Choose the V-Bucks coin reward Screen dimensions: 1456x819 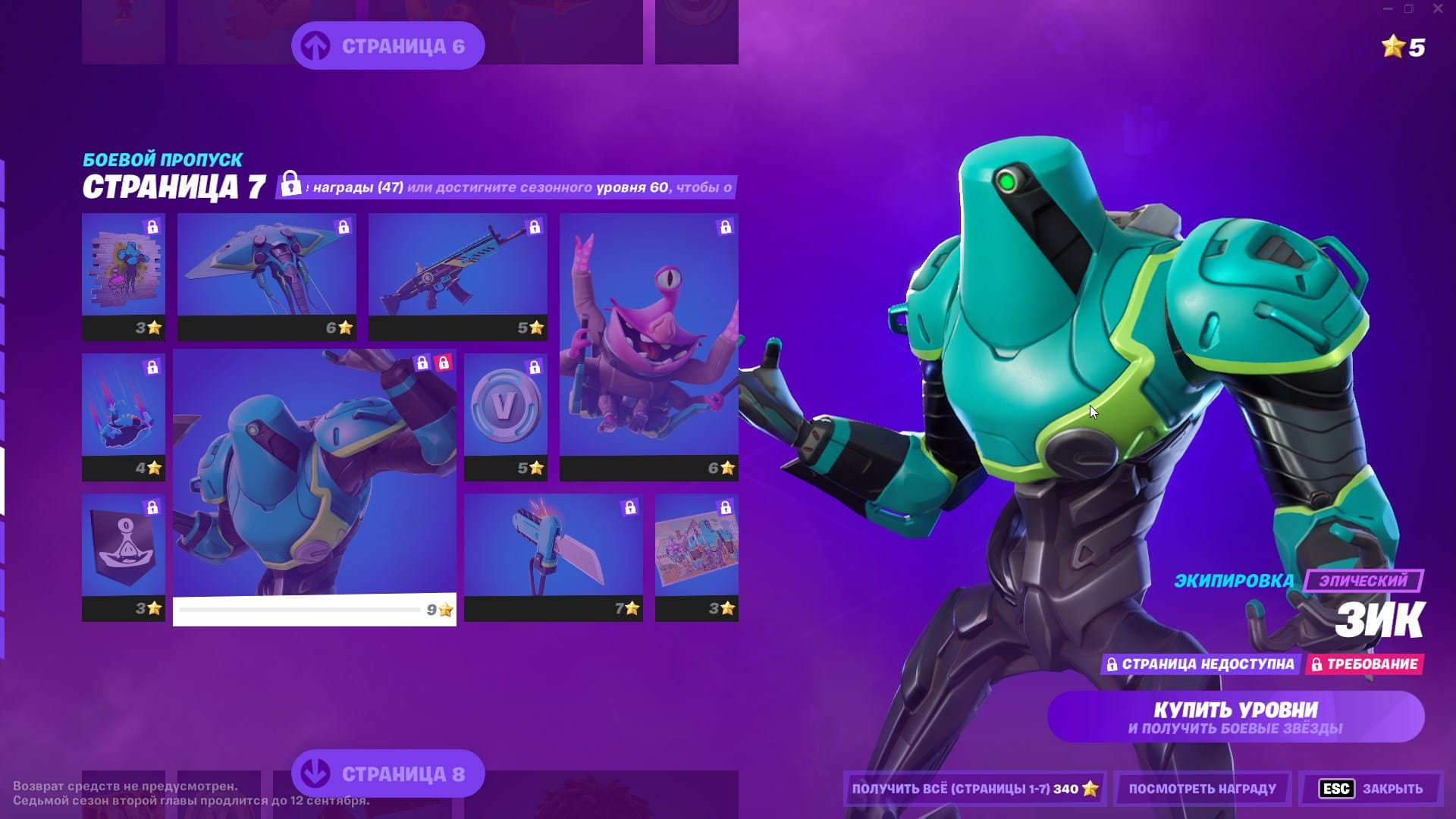coord(505,416)
